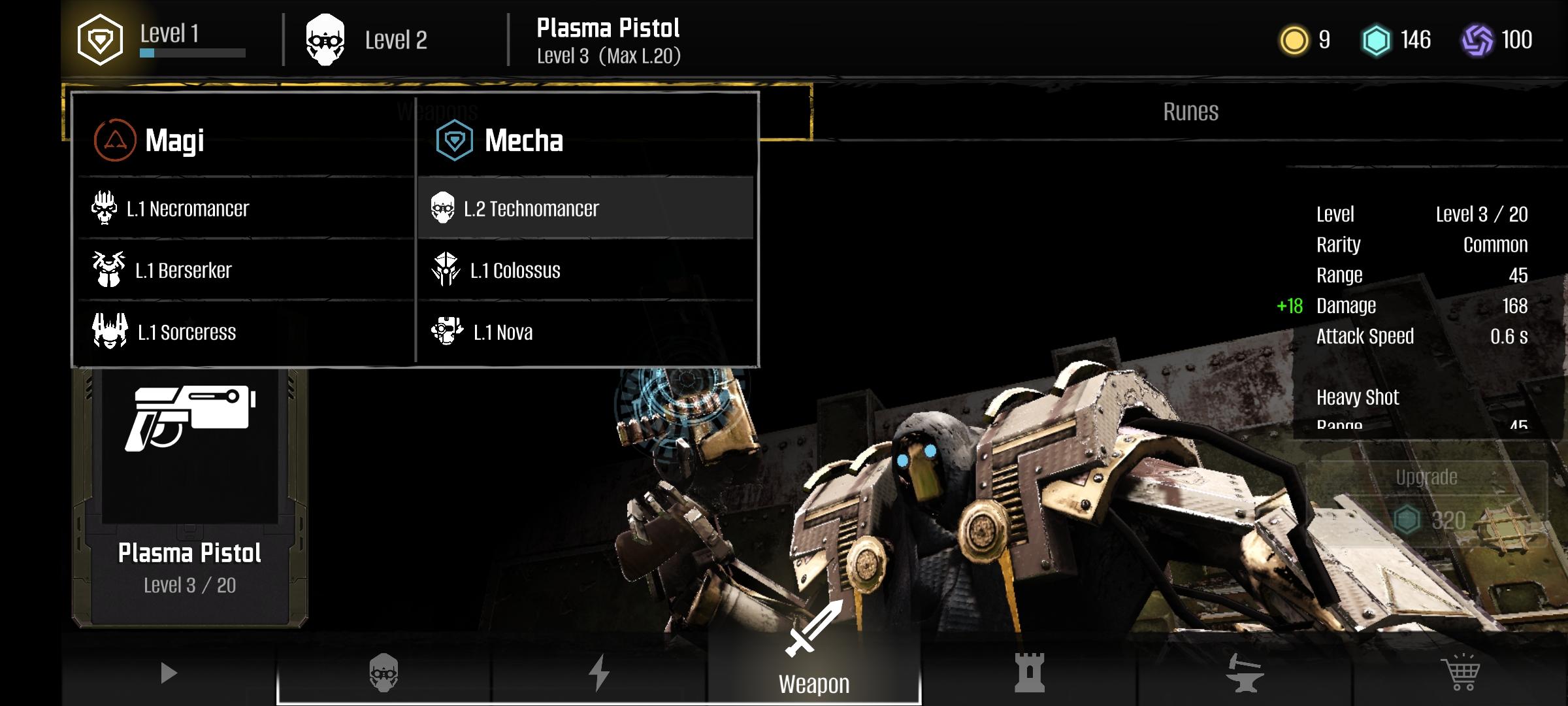Pick the L.1 Sorceress class
This screenshot has height=706, width=1568.
click(x=186, y=333)
